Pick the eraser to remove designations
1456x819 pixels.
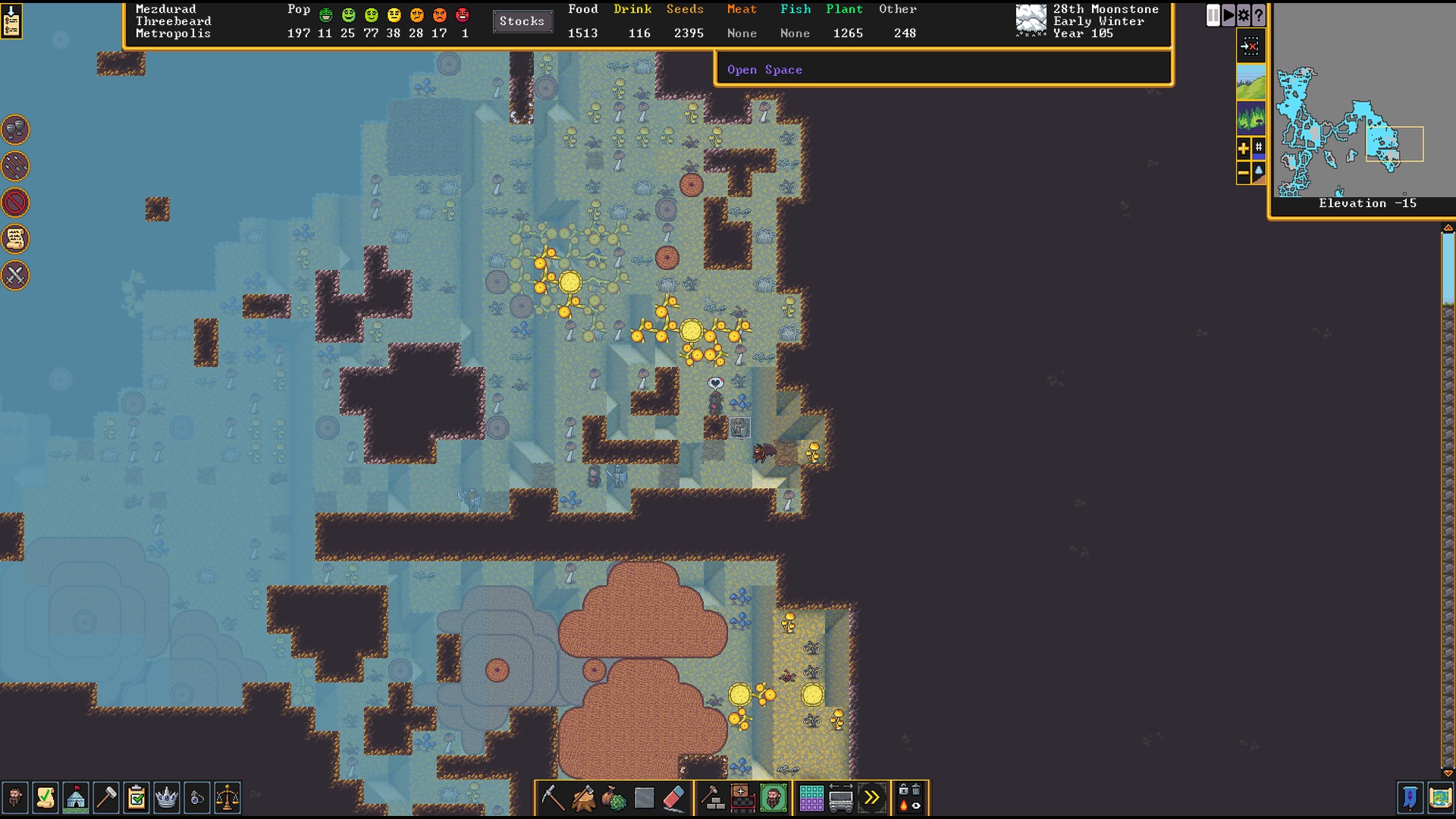(674, 798)
